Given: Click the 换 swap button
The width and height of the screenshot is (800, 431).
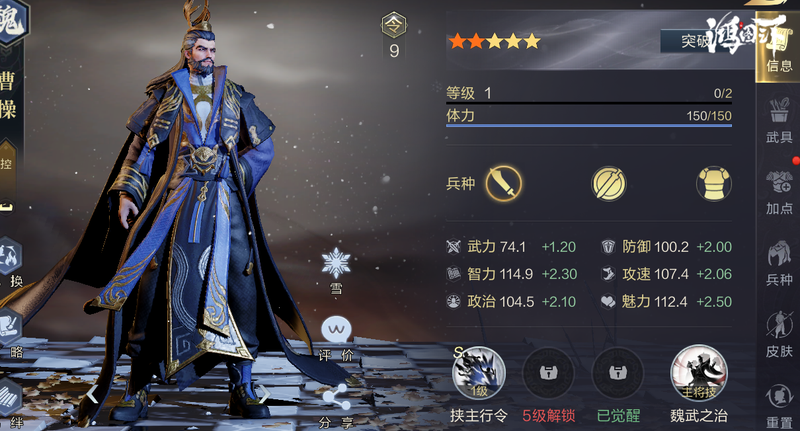Looking at the screenshot, I should point(10,262).
